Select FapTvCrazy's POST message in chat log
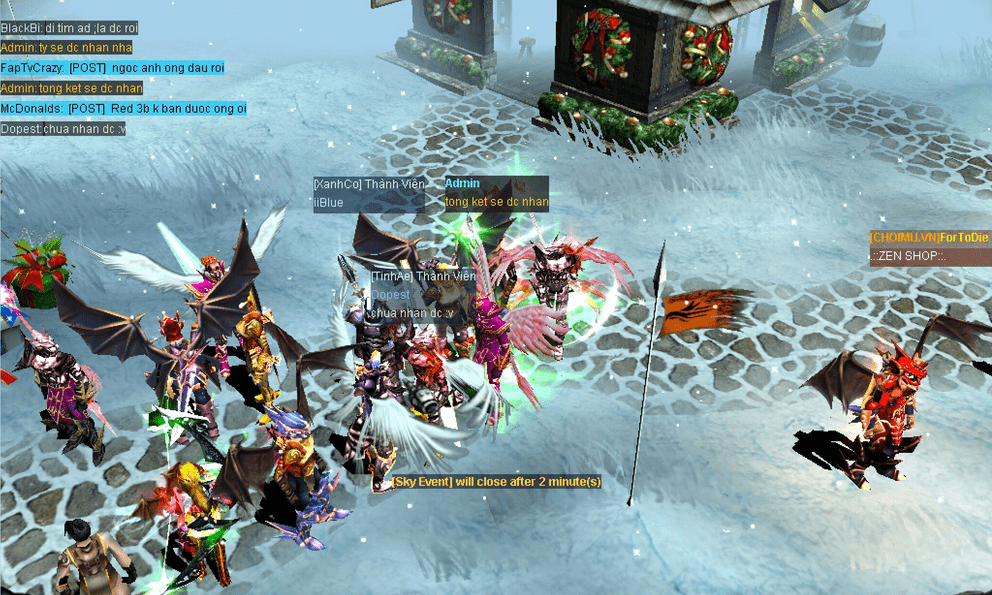 tap(112, 67)
